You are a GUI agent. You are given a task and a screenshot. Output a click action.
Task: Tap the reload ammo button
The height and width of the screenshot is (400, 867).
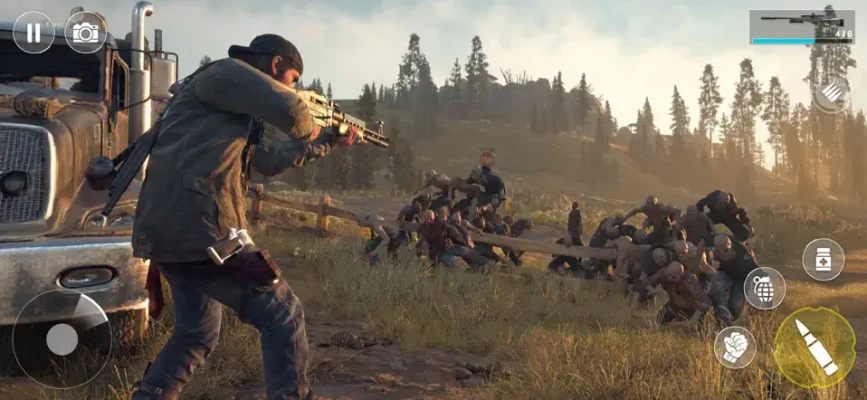point(831,93)
